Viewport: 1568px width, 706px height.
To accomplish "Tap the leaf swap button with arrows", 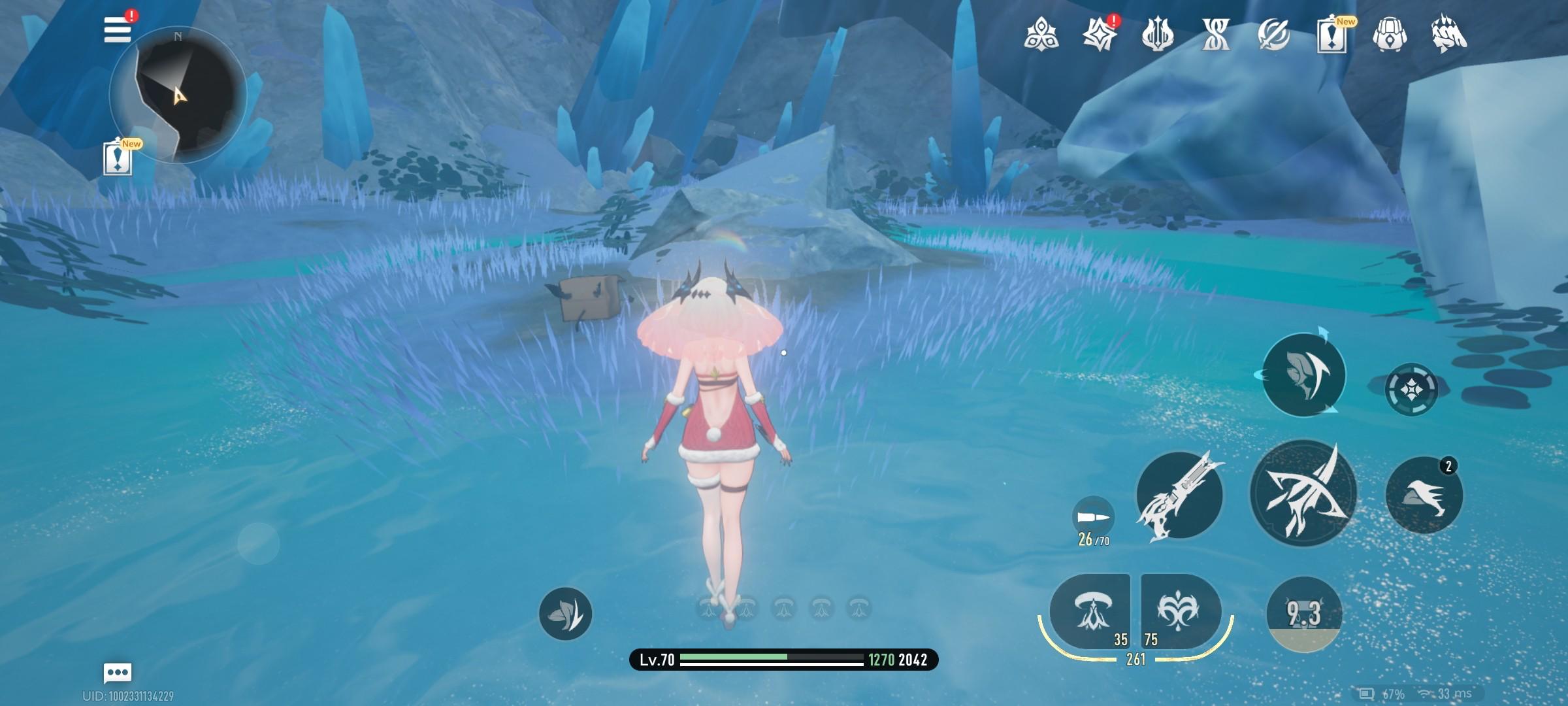I will (1303, 375).
